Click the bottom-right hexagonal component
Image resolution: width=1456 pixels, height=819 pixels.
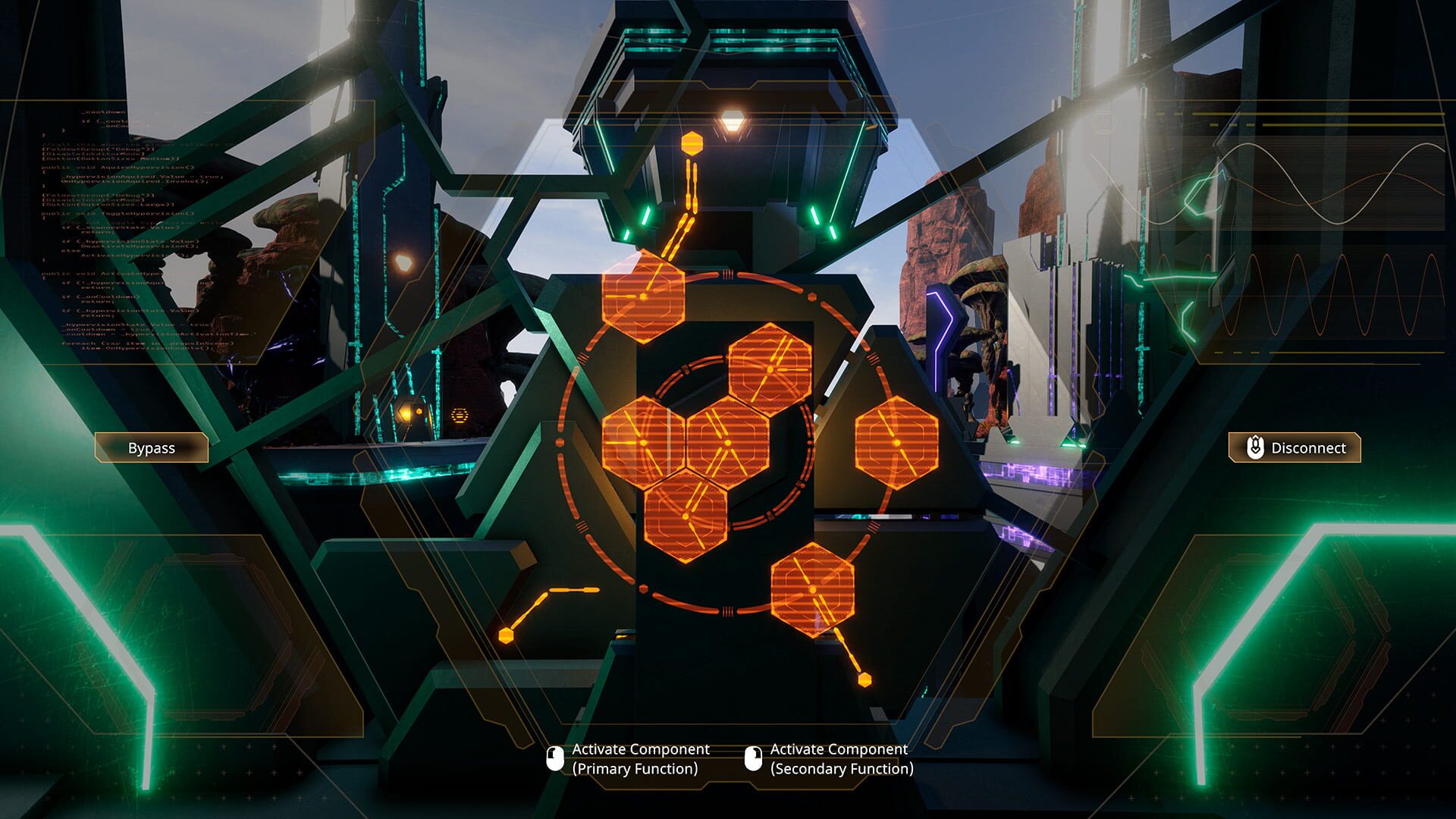(x=811, y=588)
